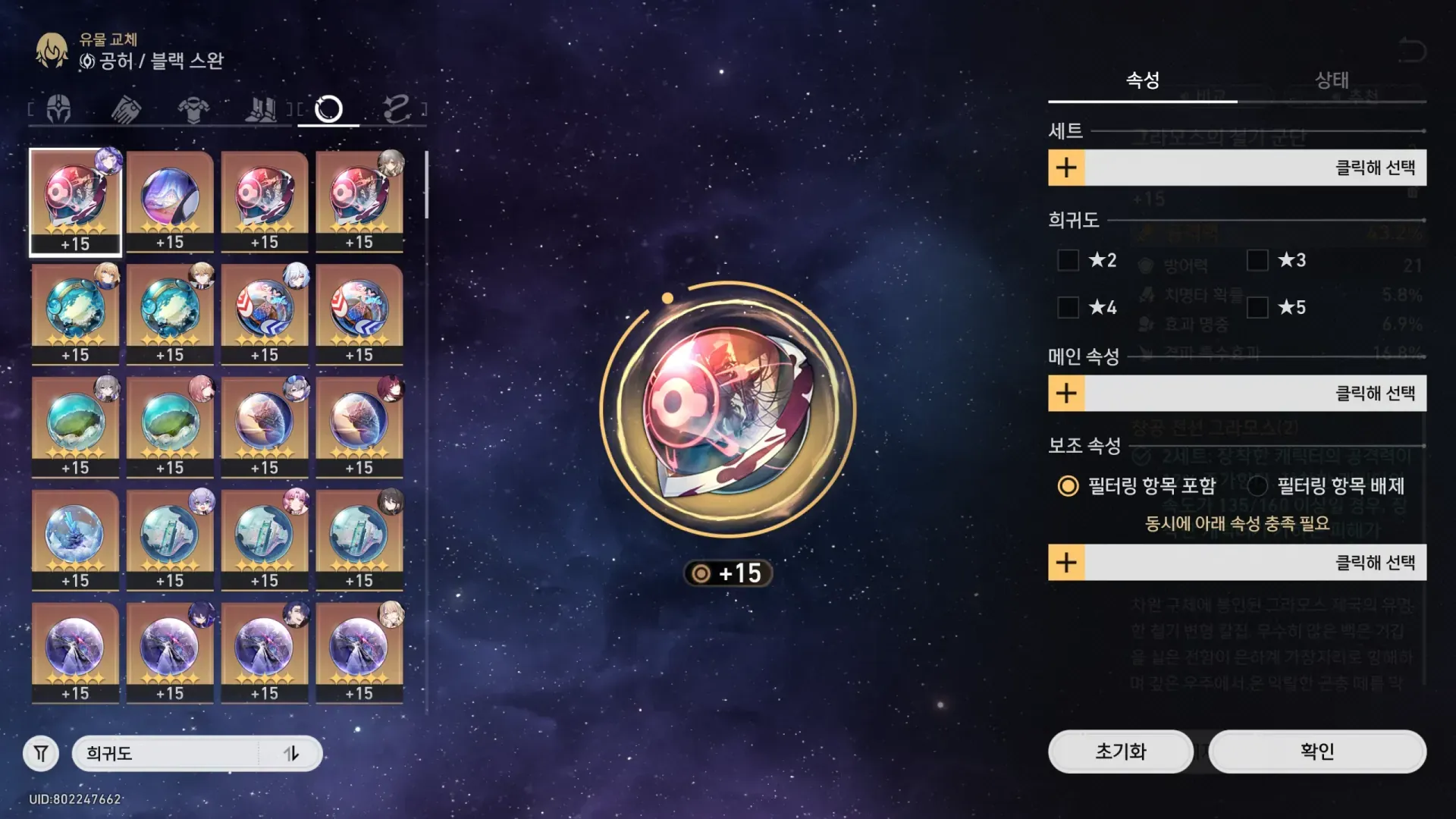The height and width of the screenshot is (819, 1456).
Task: Enable the ★3 rarity filter
Action: click(1257, 260)
